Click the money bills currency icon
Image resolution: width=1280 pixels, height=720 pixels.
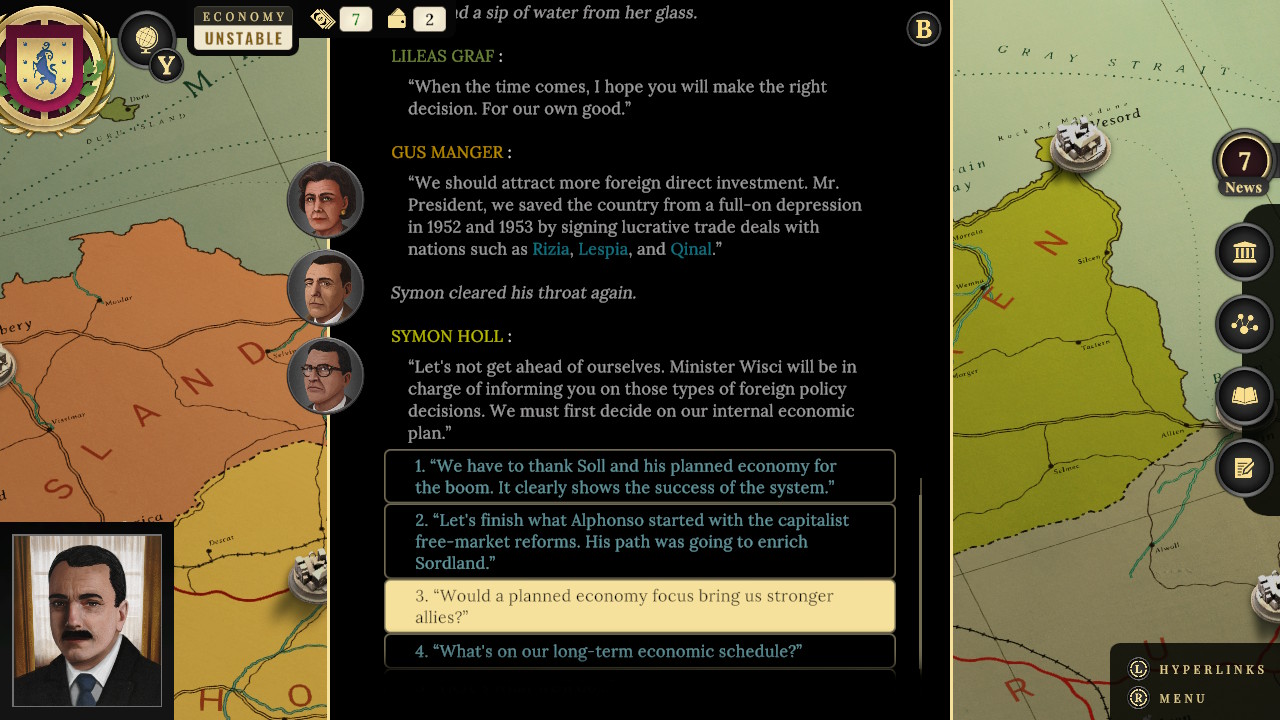pos(322,18)
